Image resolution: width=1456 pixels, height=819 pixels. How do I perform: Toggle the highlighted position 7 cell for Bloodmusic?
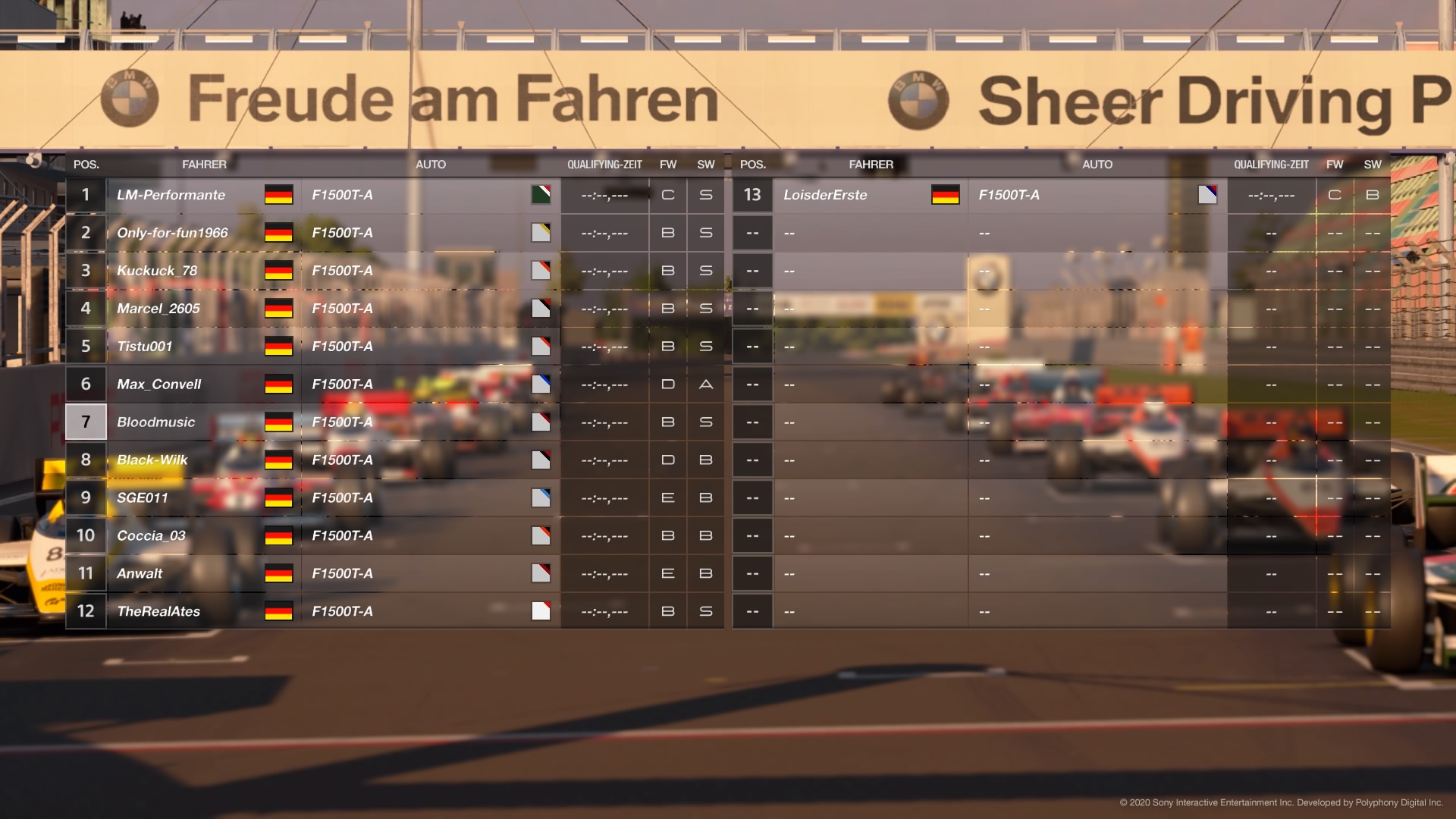tap(86, 422)
